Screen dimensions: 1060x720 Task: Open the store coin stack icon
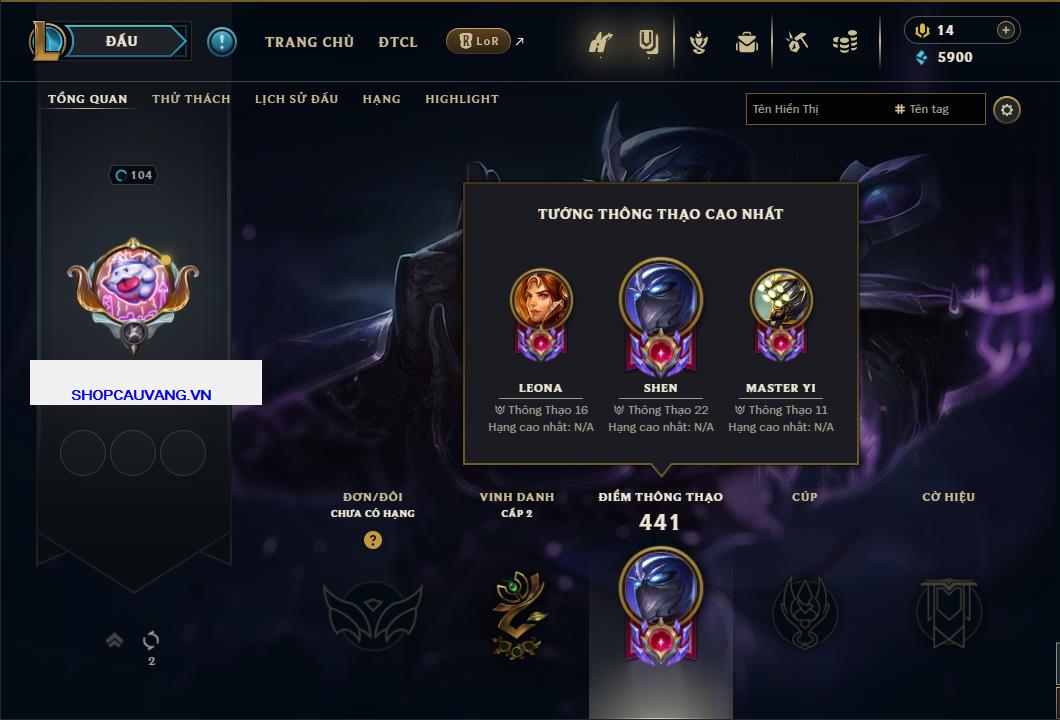(846, 42)
